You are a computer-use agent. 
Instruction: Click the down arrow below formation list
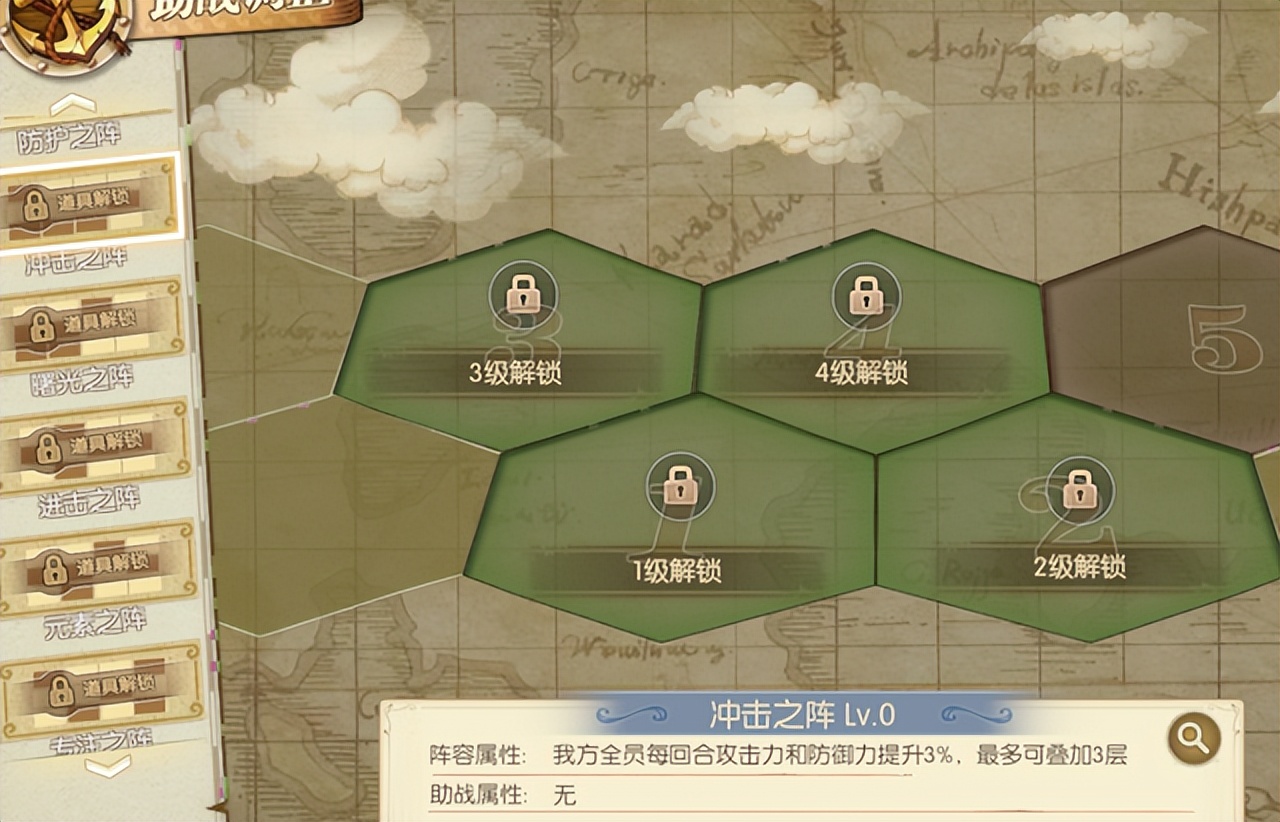(107, 767)
